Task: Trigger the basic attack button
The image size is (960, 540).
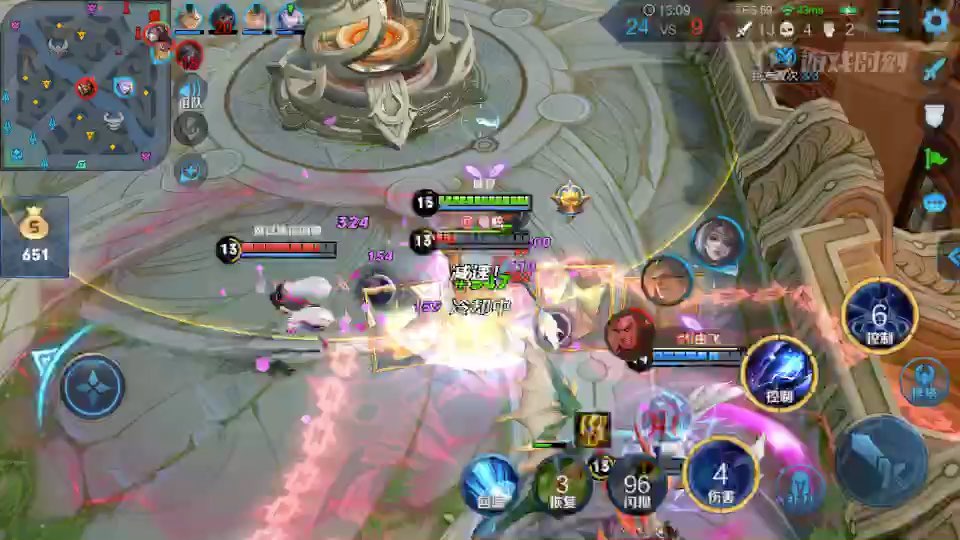Action: (x=881, y=459)
